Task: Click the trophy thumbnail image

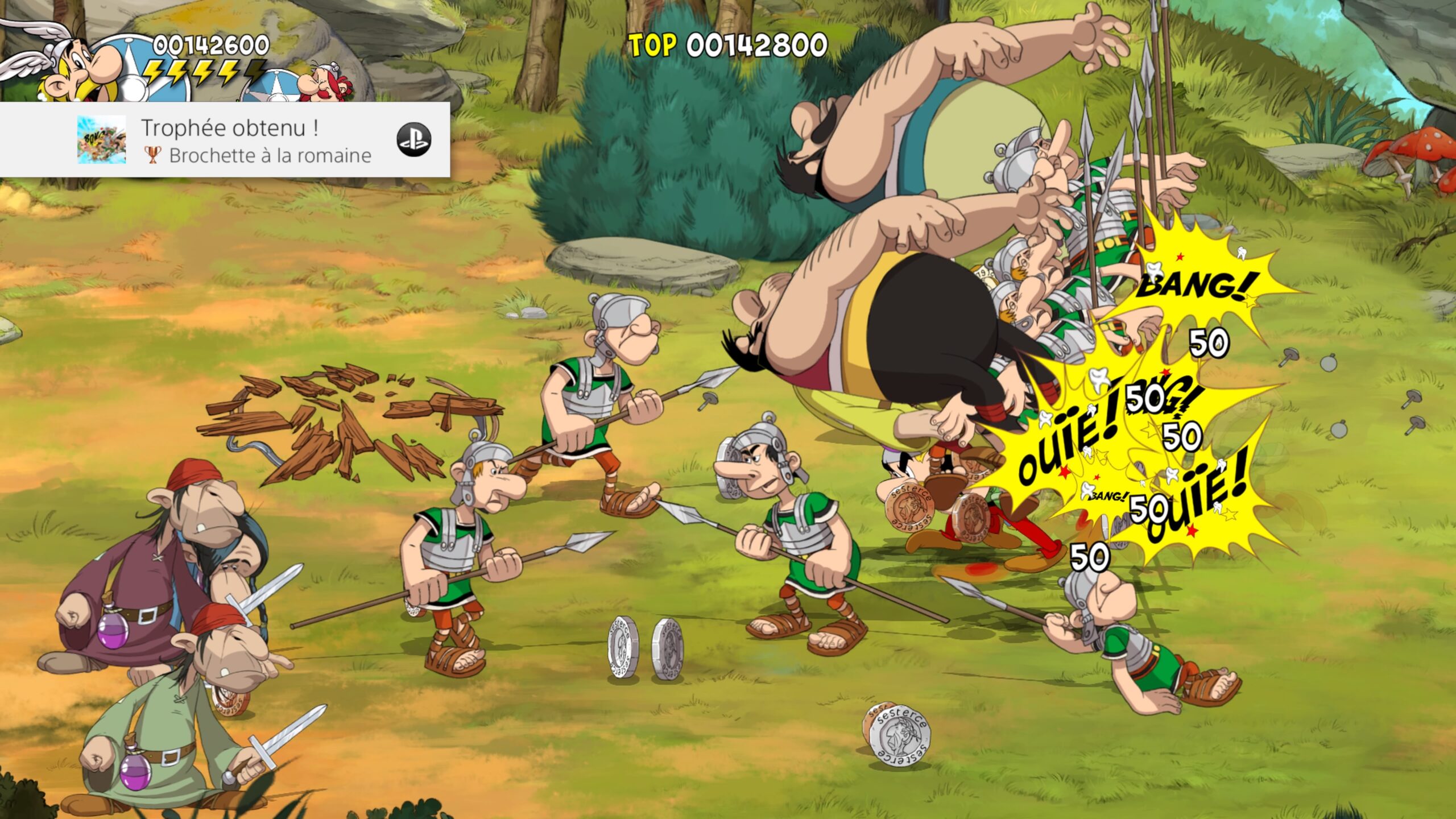Action: [101, 140]
